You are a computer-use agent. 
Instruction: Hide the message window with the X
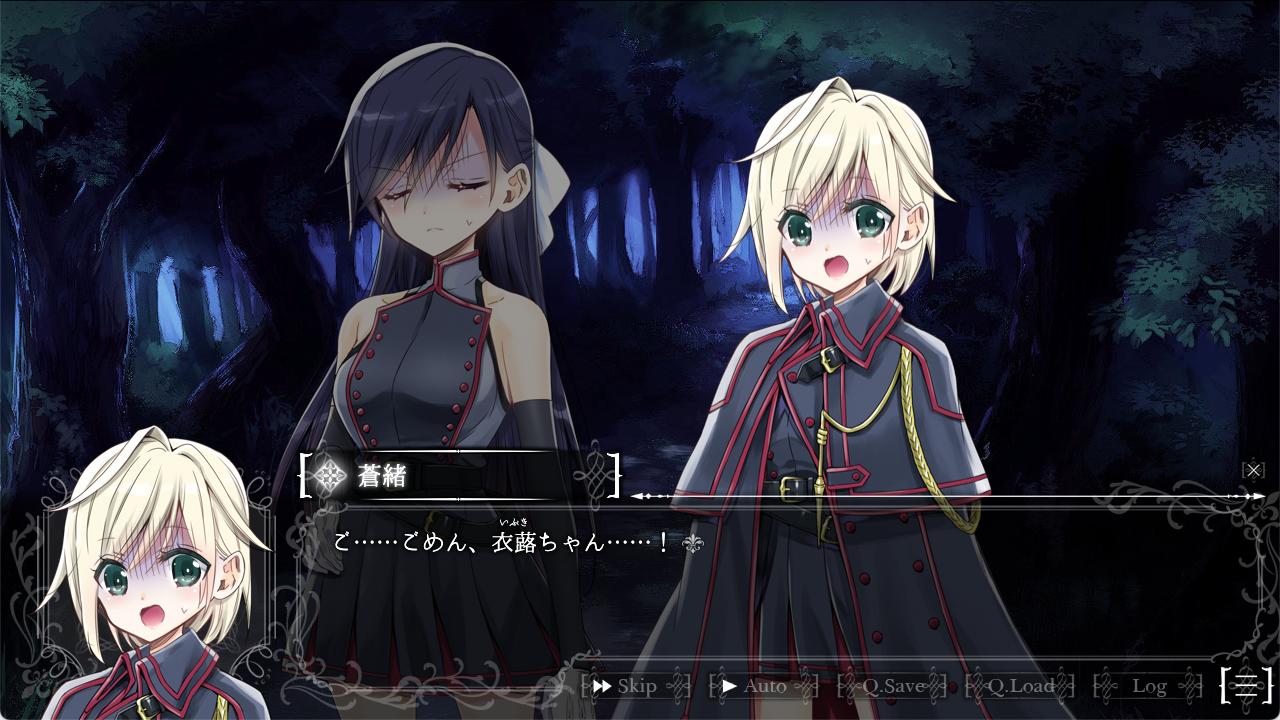coord(1253,469)
